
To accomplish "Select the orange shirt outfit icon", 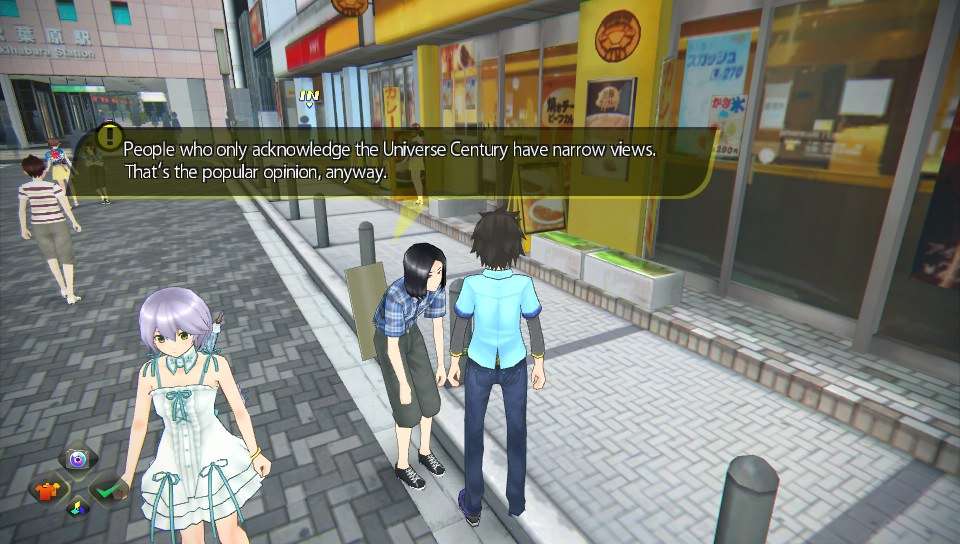I will tap(47, 490).
